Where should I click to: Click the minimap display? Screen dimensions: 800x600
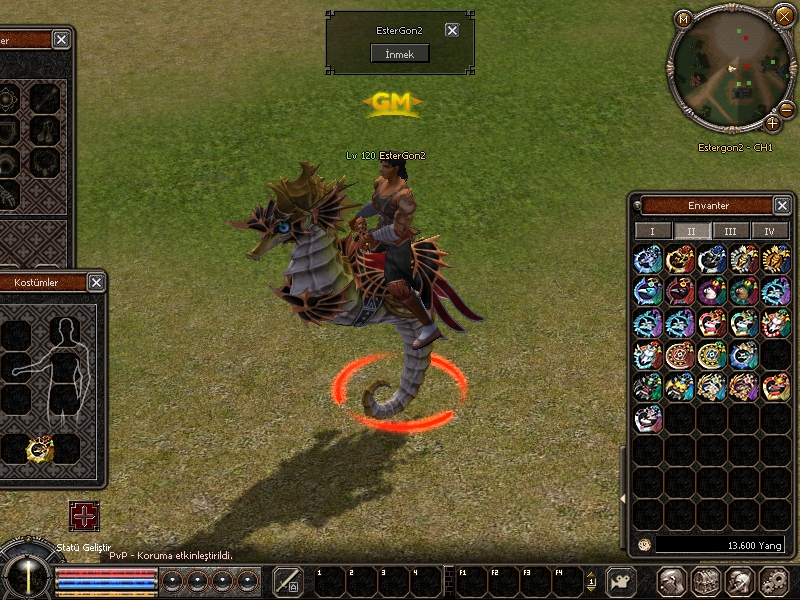729,69
